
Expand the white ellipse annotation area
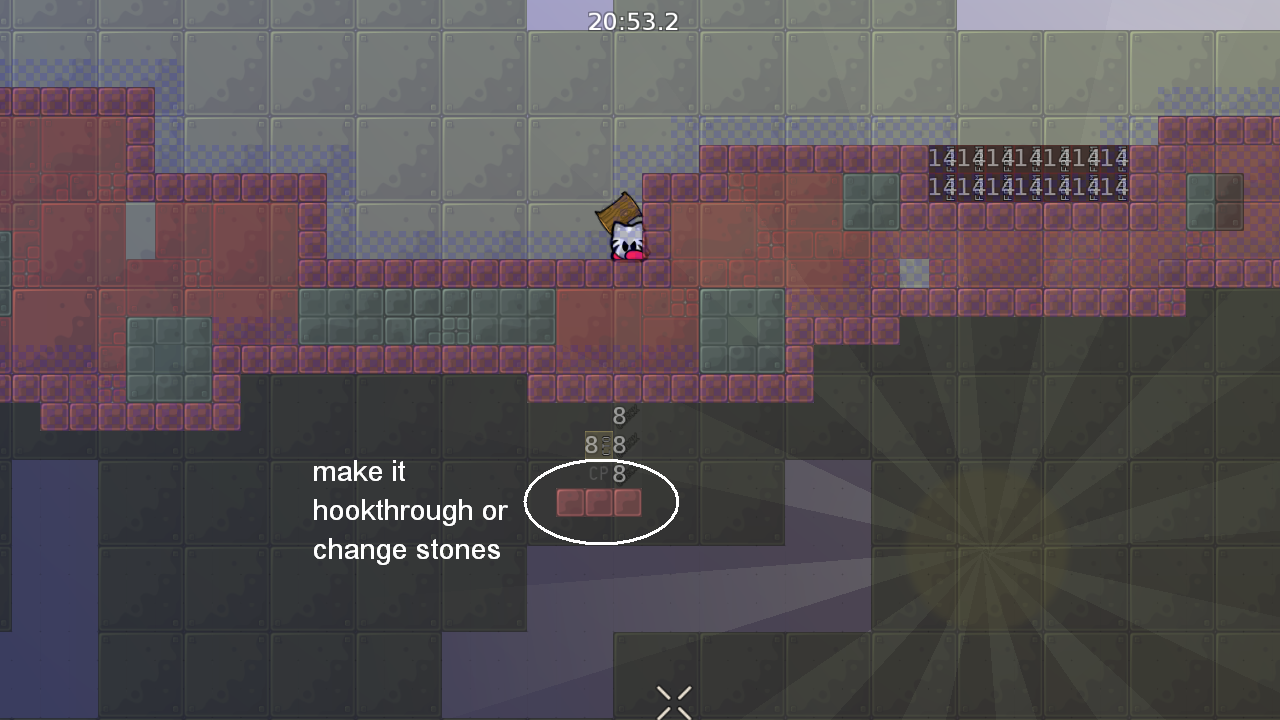[x=601, y=502]
